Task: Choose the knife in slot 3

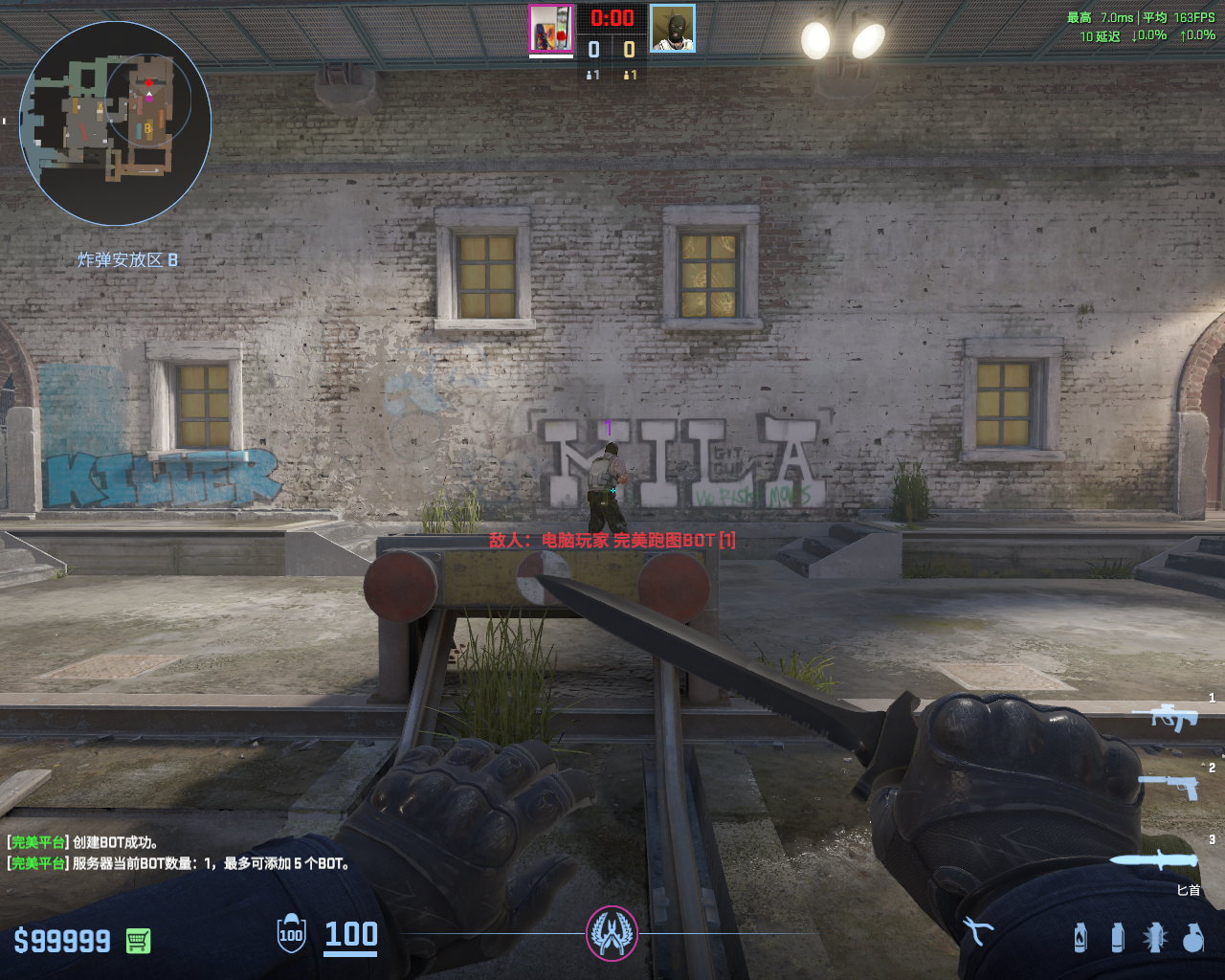Action: pos(1156,858)
